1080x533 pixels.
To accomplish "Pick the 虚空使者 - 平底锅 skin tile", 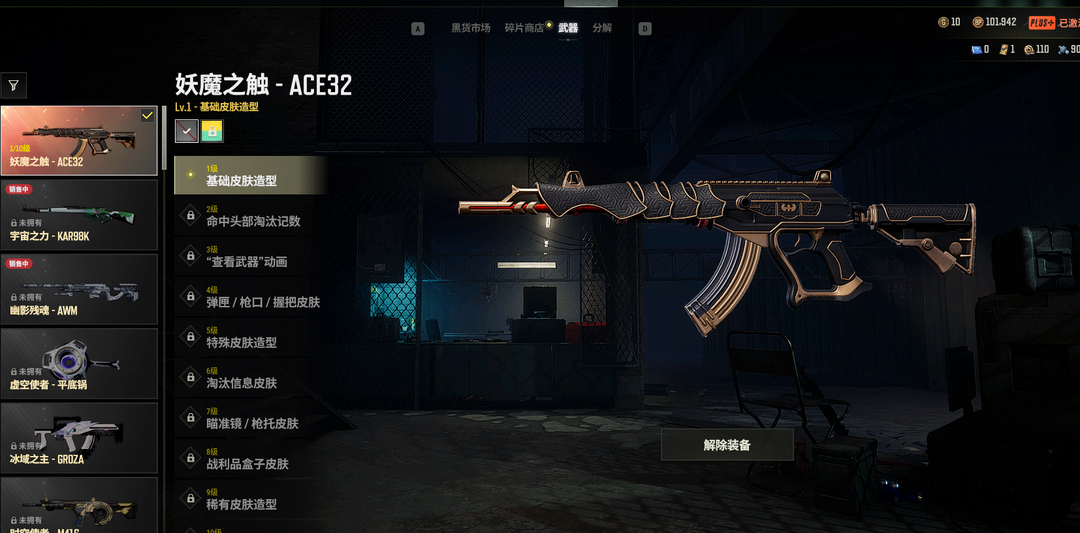I will point(79,363).
